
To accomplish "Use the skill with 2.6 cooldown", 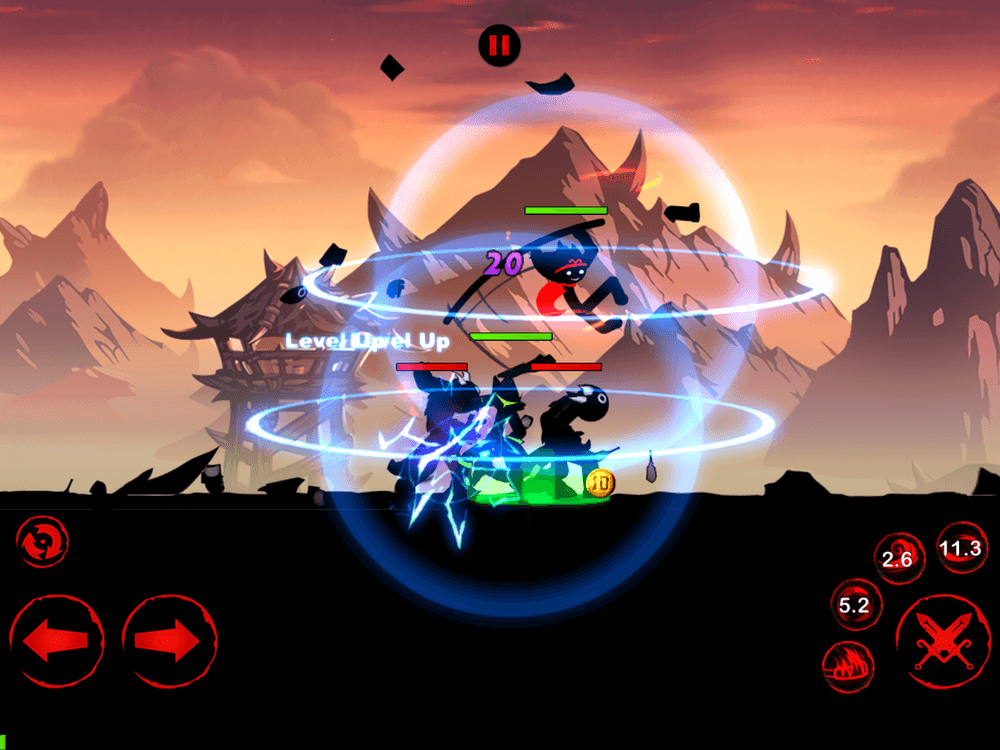I will tap(899, 559).
